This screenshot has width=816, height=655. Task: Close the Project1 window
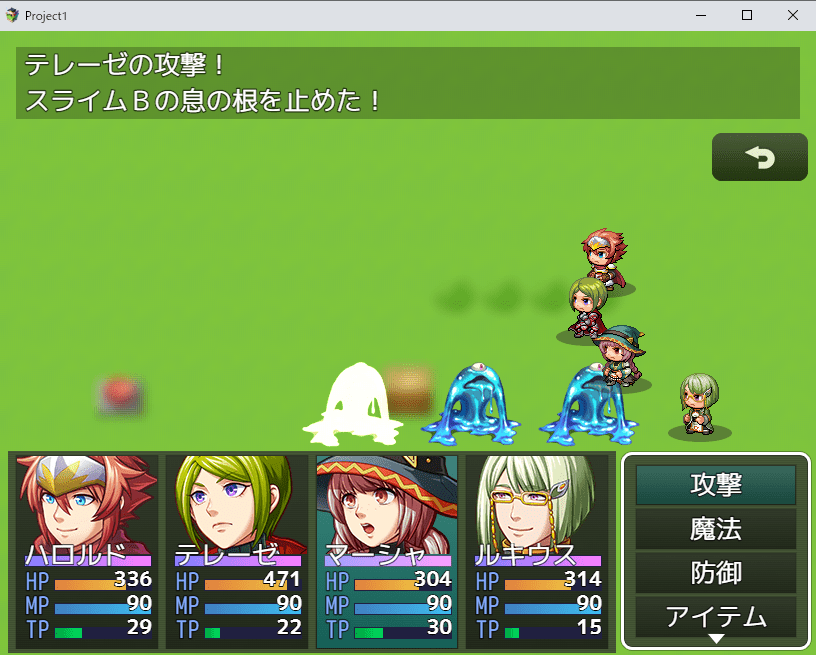(792, 16)
